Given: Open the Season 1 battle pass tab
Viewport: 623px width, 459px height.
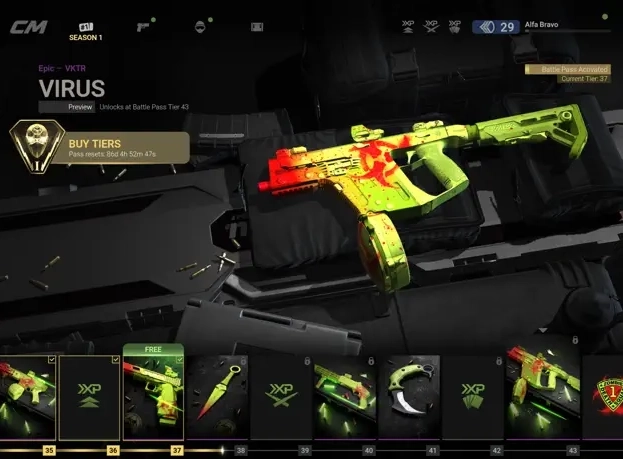Looking at the screenshot, I should 85,29.
